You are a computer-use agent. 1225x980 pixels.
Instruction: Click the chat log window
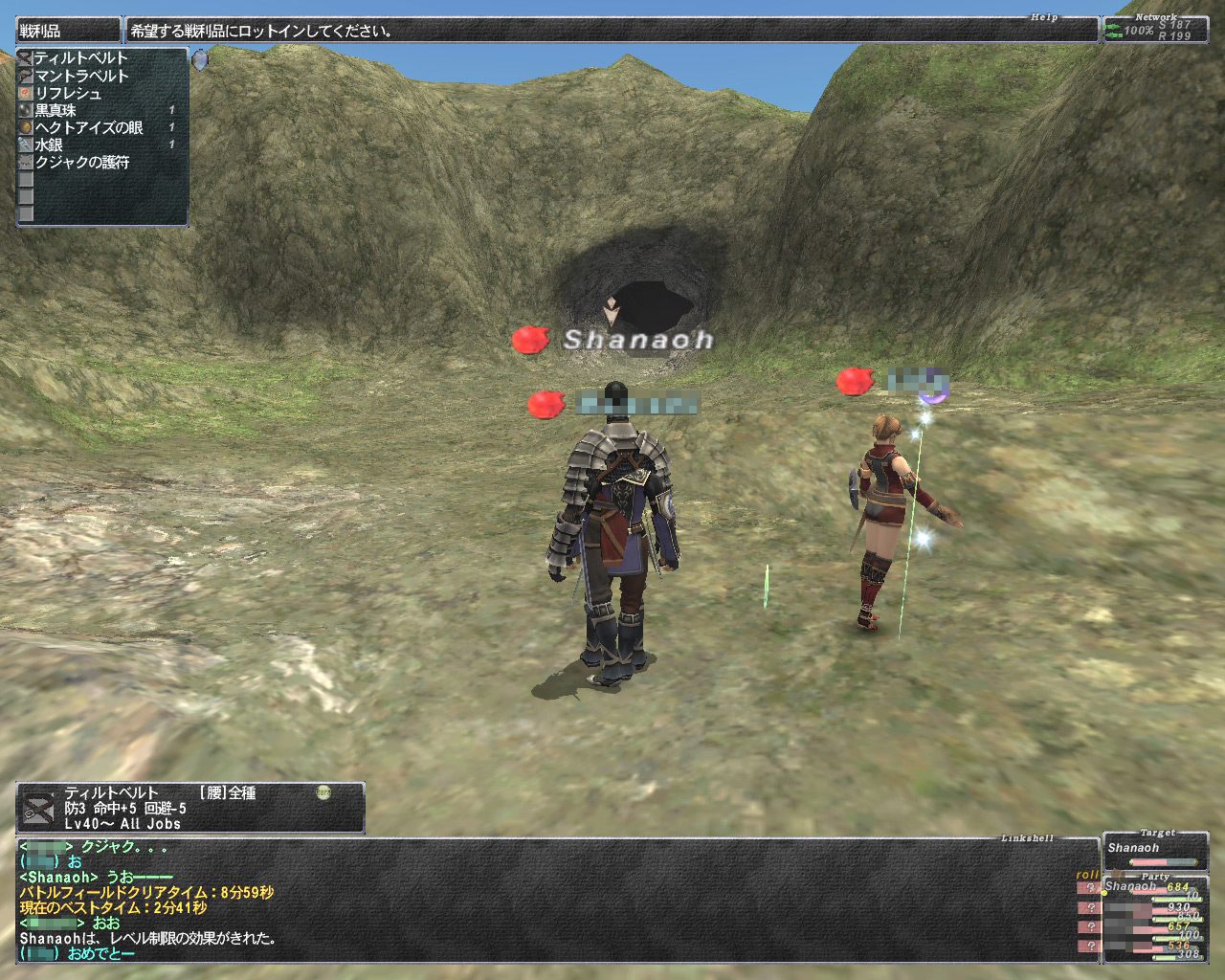point(555,900)
